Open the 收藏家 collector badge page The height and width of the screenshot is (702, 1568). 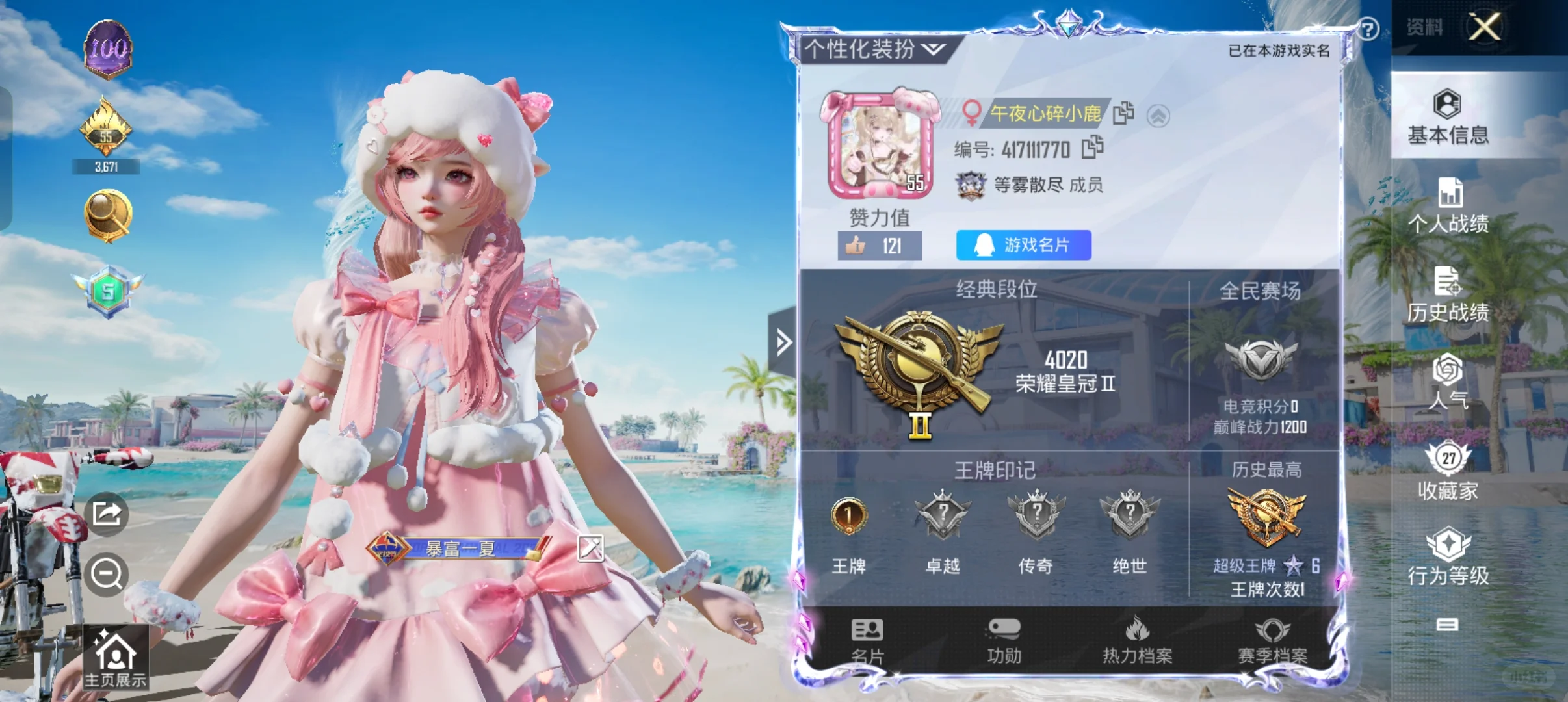tap(1448, 471)
